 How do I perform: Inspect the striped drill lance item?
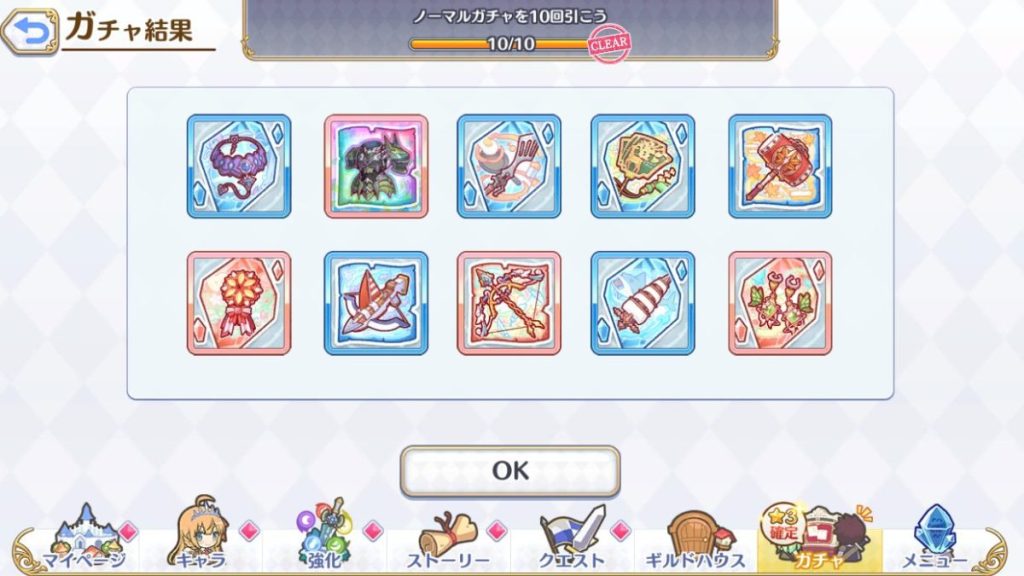point(643,303)
